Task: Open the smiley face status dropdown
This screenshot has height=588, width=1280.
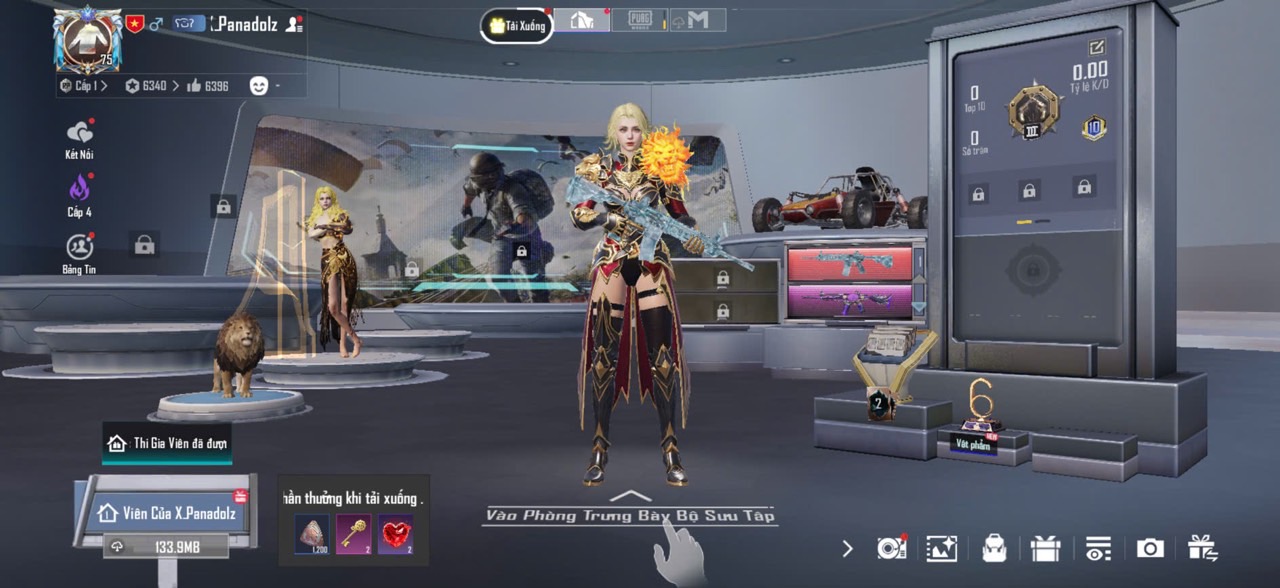Action: pos(259,86)
